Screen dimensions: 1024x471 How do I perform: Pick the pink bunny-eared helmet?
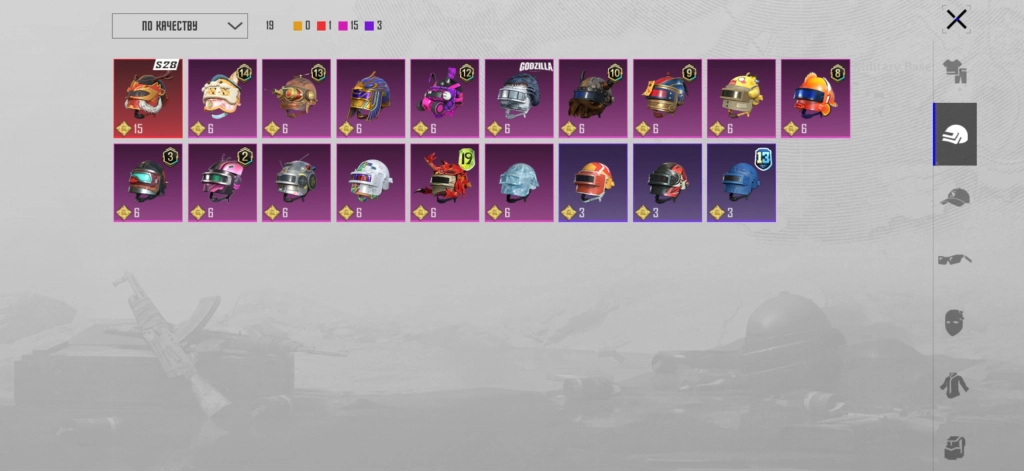click(x=445, y=98)
